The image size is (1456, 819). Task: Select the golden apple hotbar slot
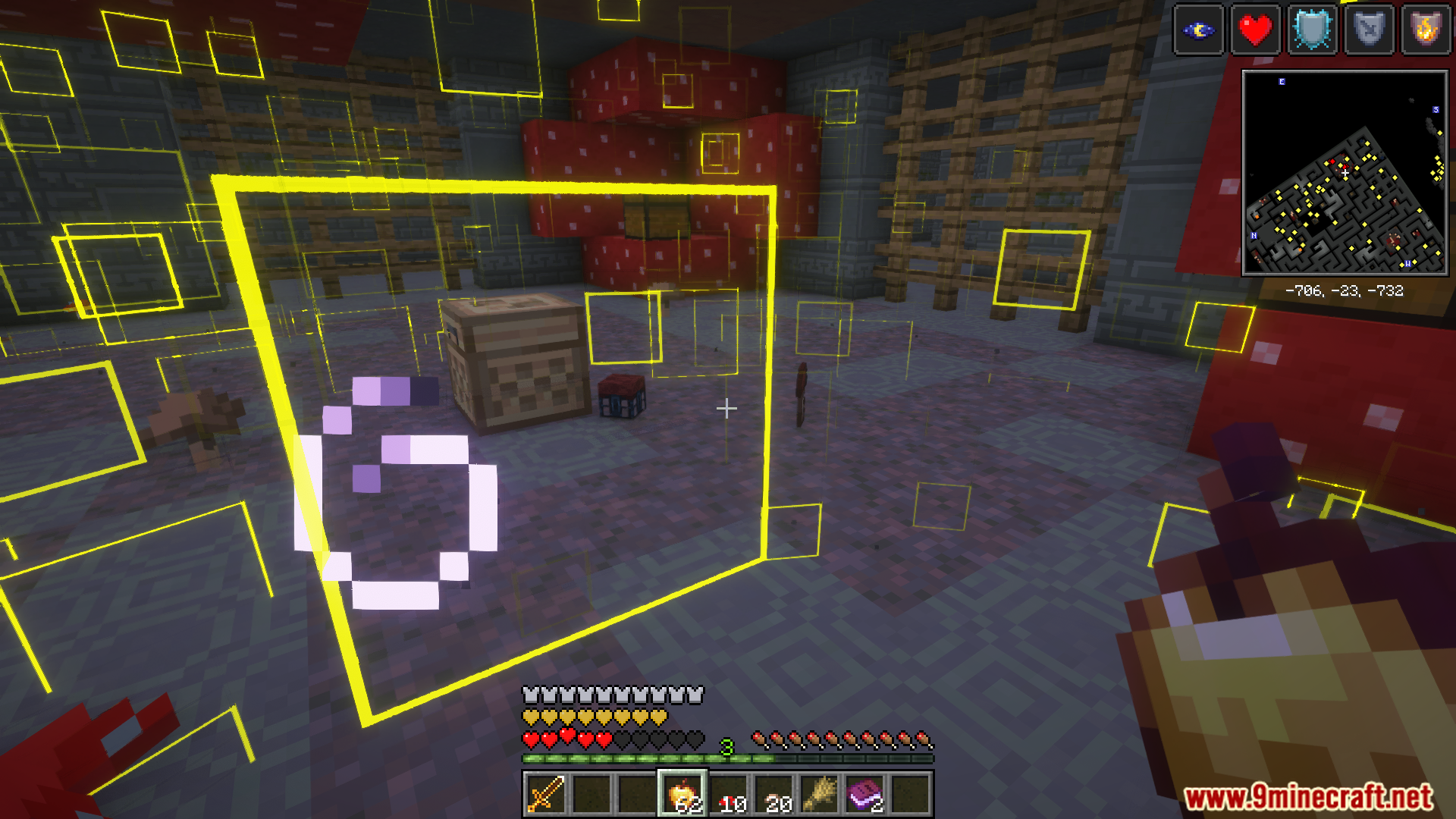[x=682, y=794]
